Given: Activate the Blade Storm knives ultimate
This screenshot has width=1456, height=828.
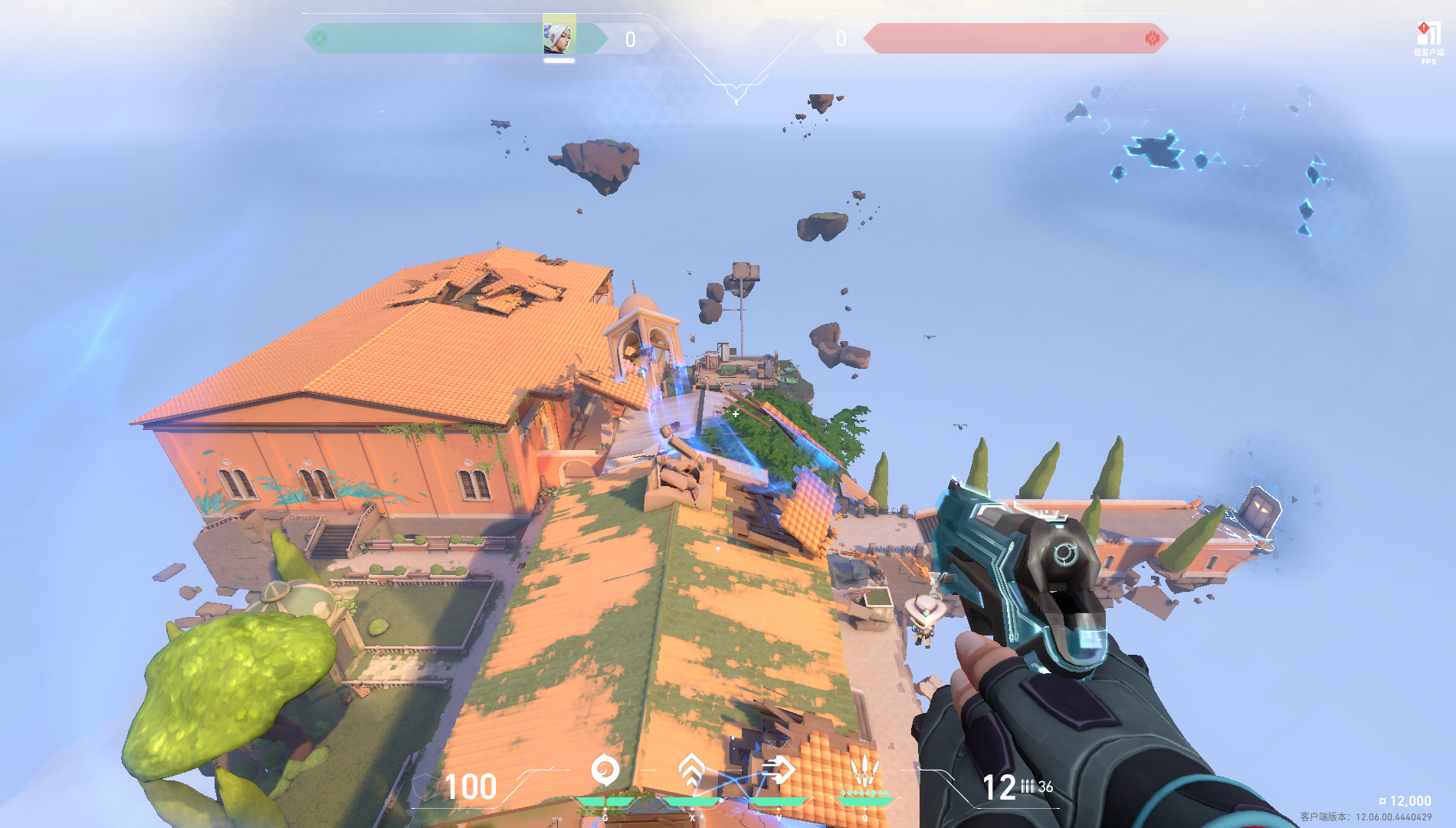Looking at the screenshot, I should [x=864, y=770].
